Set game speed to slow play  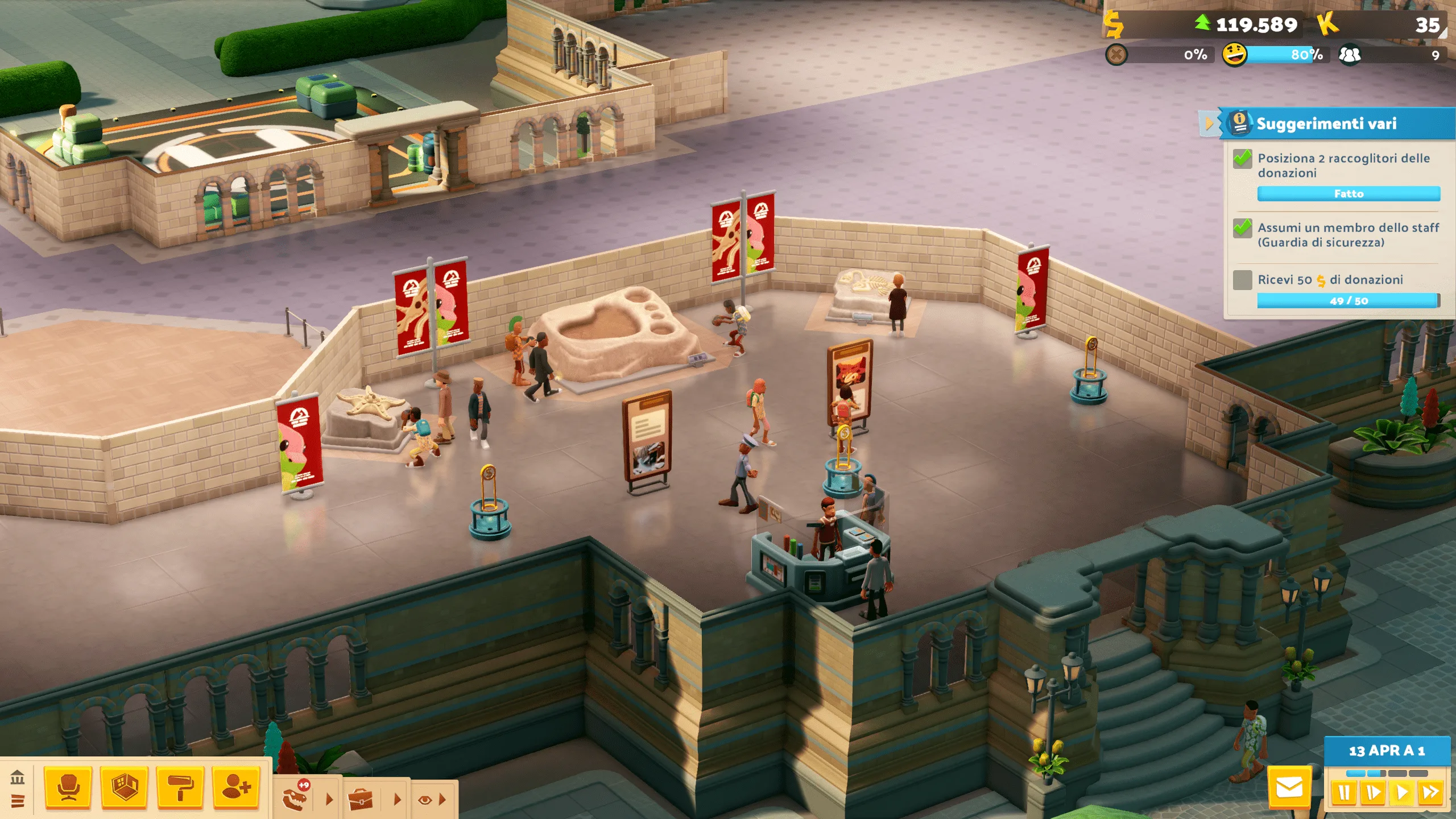[x=1373, y=792]
